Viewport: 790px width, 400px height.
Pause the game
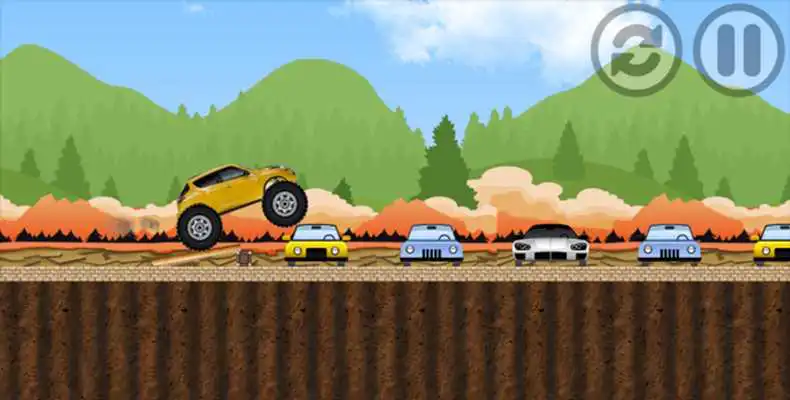click(x=739, y=49)
